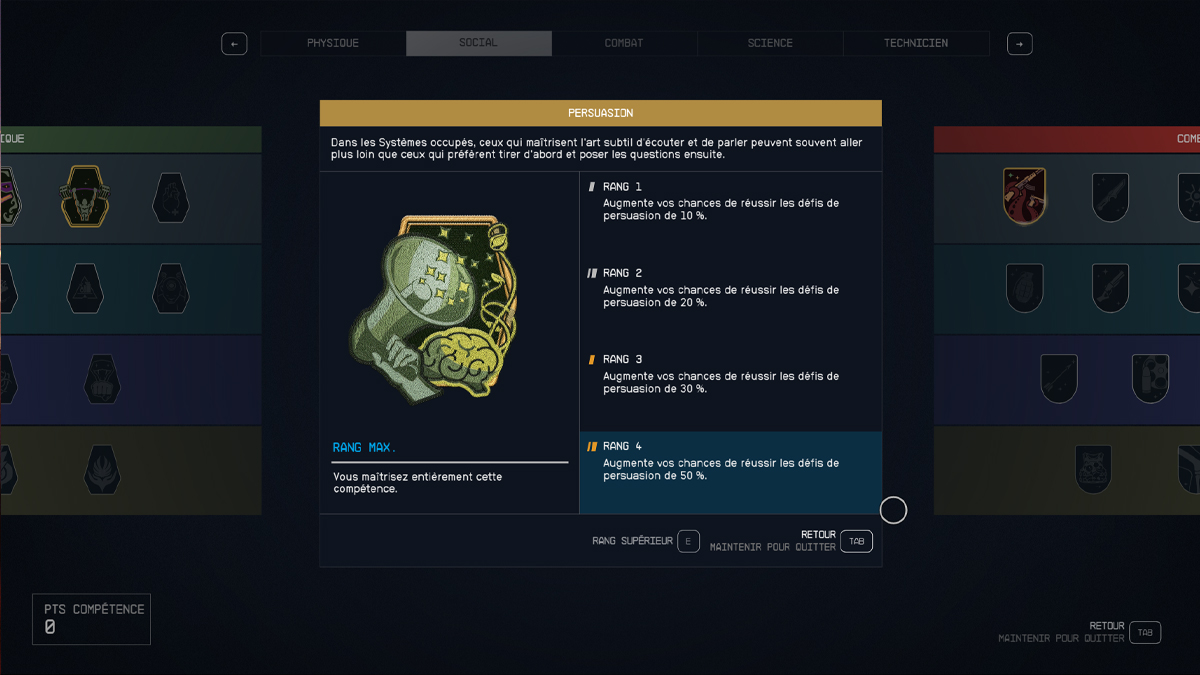Image resolution: width=1200 pixels, height=675 pixels.
Task: Select the red rifle skill badge
Action: [1025, 196]
